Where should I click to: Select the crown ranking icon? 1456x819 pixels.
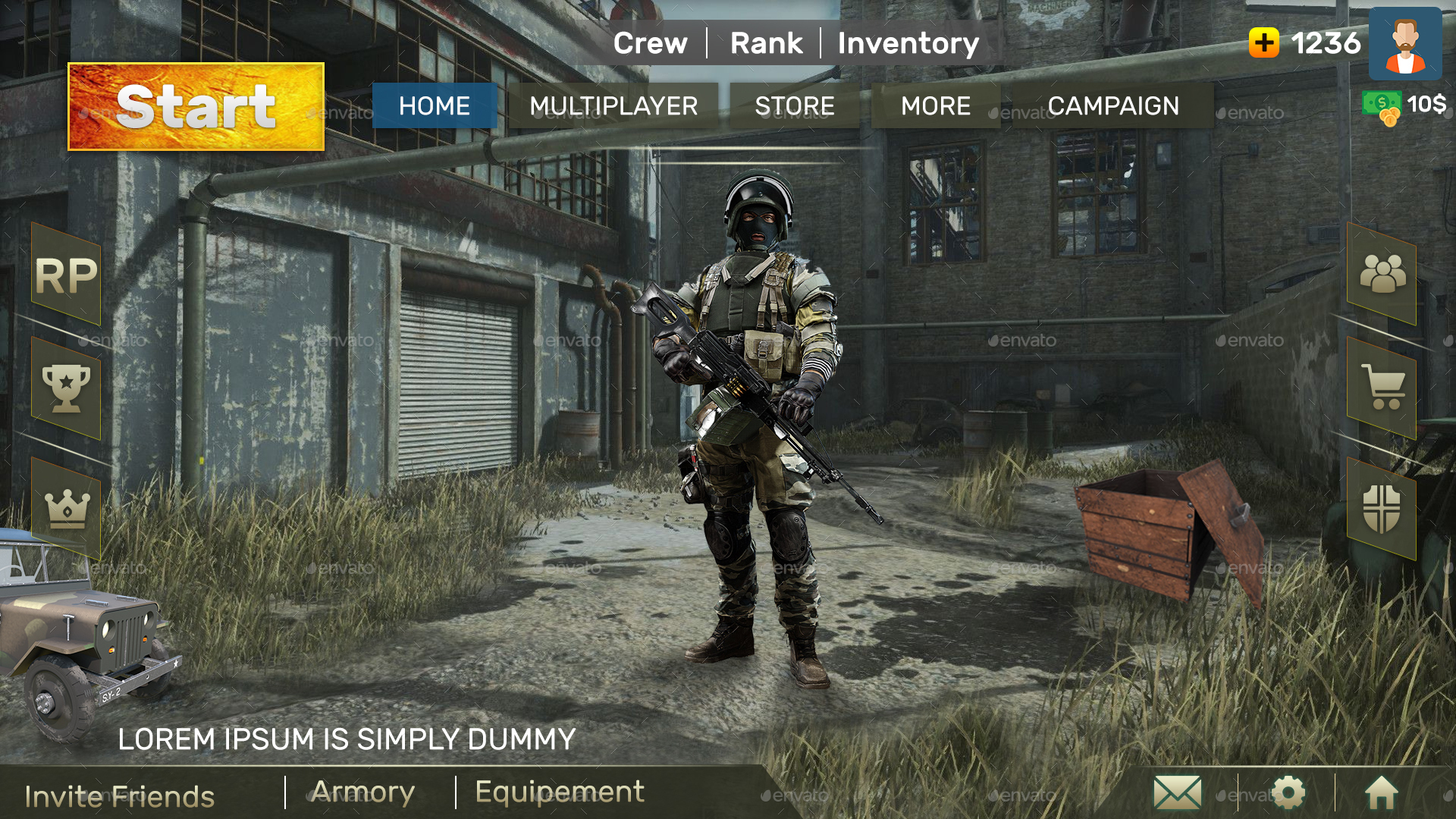point(67,510)
